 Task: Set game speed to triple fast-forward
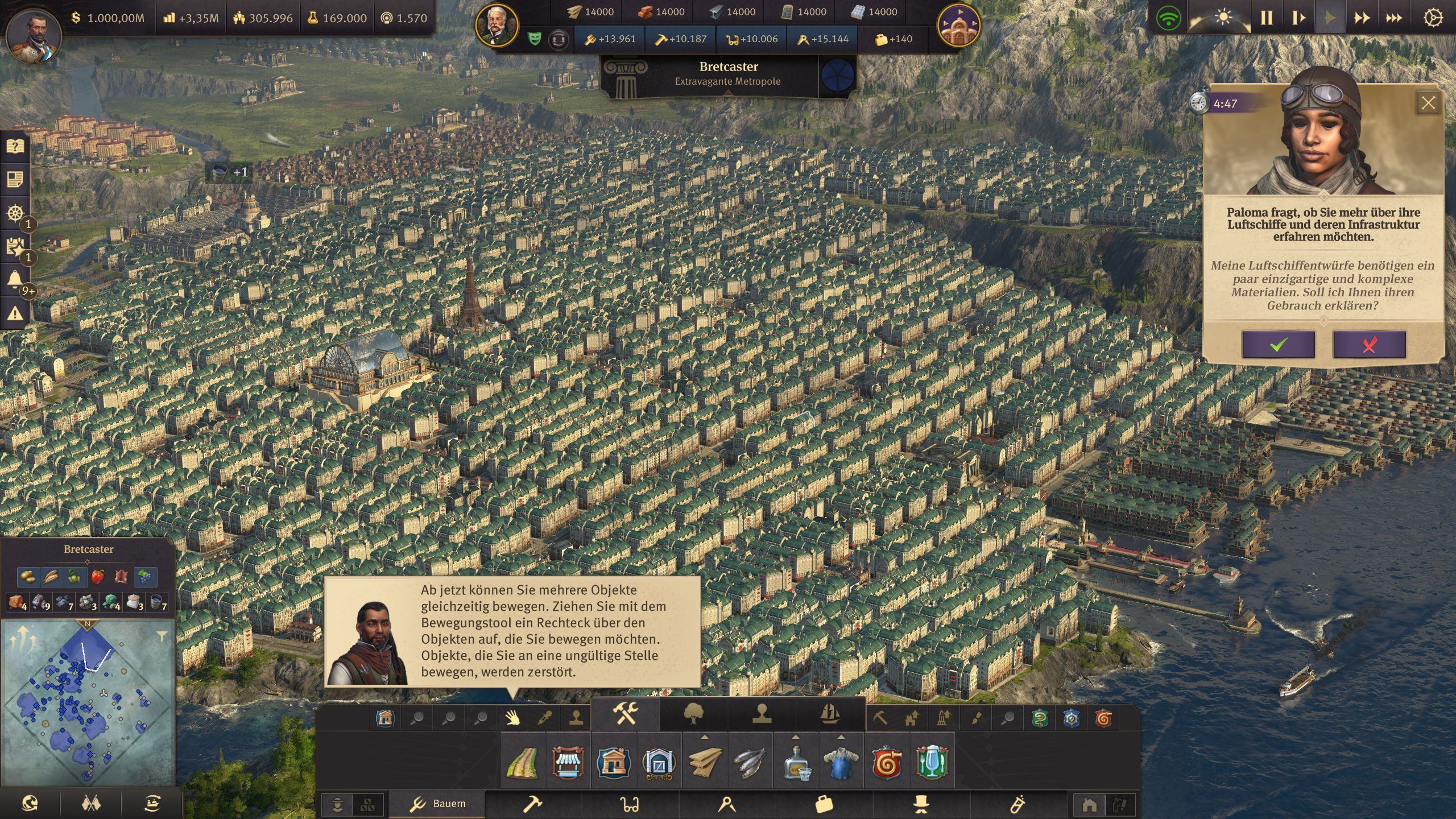[1393, 18]
